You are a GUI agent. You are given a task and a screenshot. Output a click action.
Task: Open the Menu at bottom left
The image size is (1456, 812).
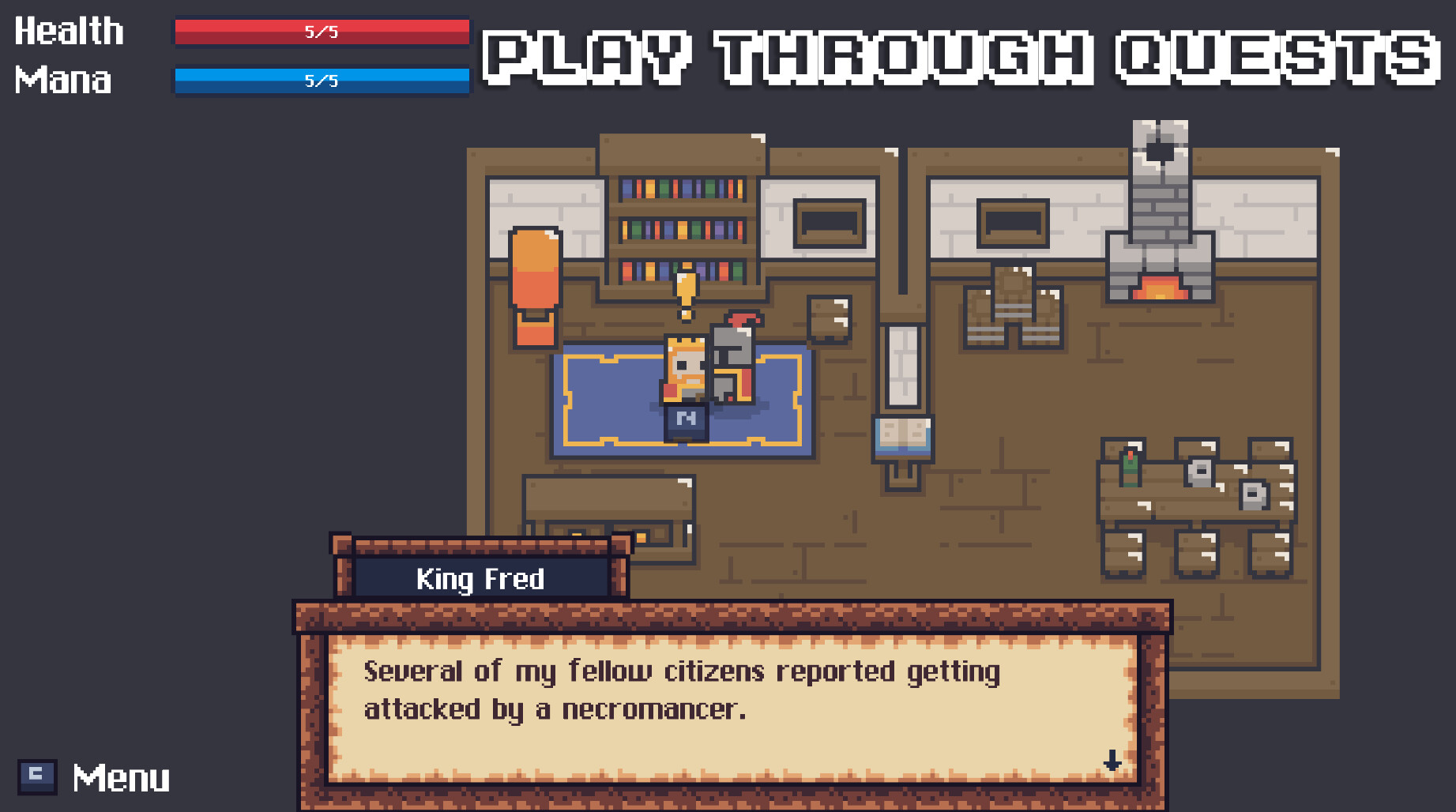click(121, 777)
